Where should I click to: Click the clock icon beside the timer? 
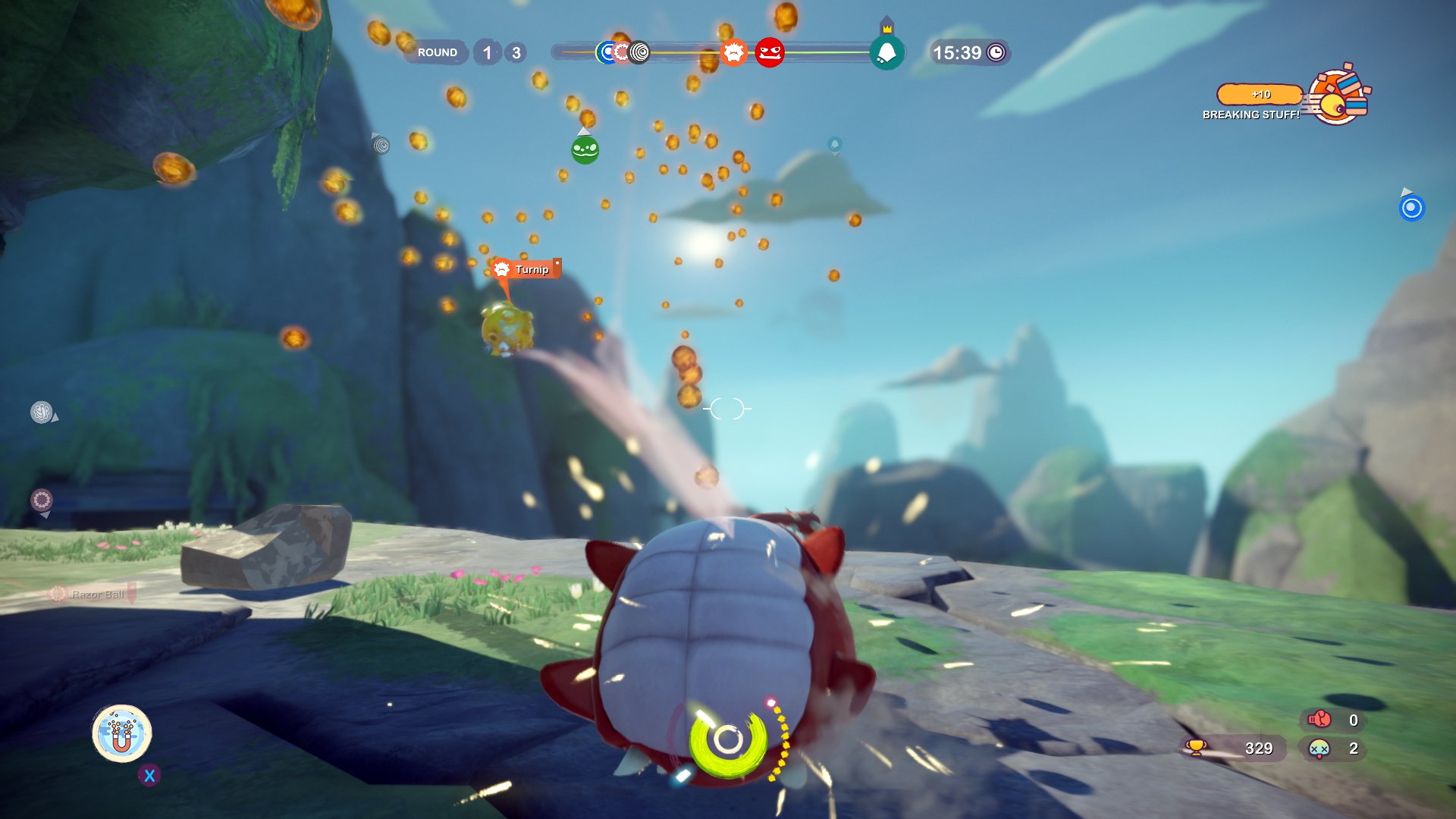tap(996, 52)
